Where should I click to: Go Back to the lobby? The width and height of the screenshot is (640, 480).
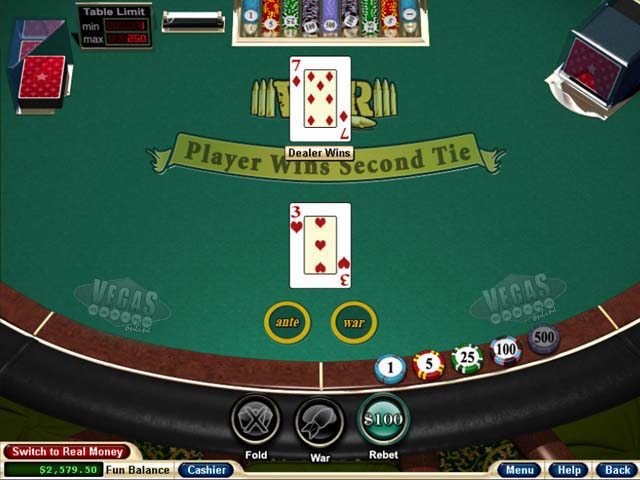pyautogui.click(x=617, y=469)
